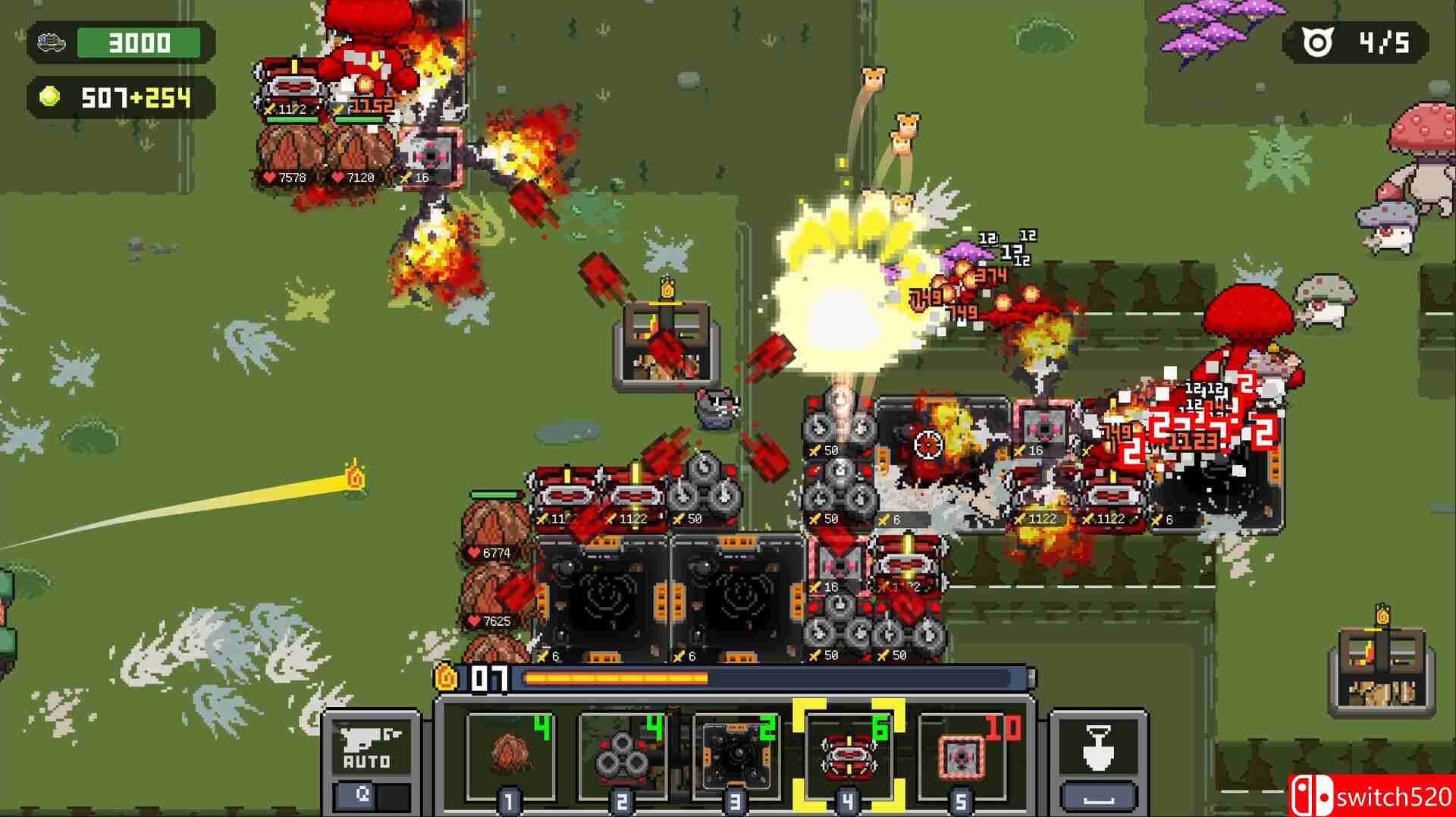This screenshot has width=1456, height=817.
Task: Click the flame badge on the wave progress bar
Action: coord(447,680)
